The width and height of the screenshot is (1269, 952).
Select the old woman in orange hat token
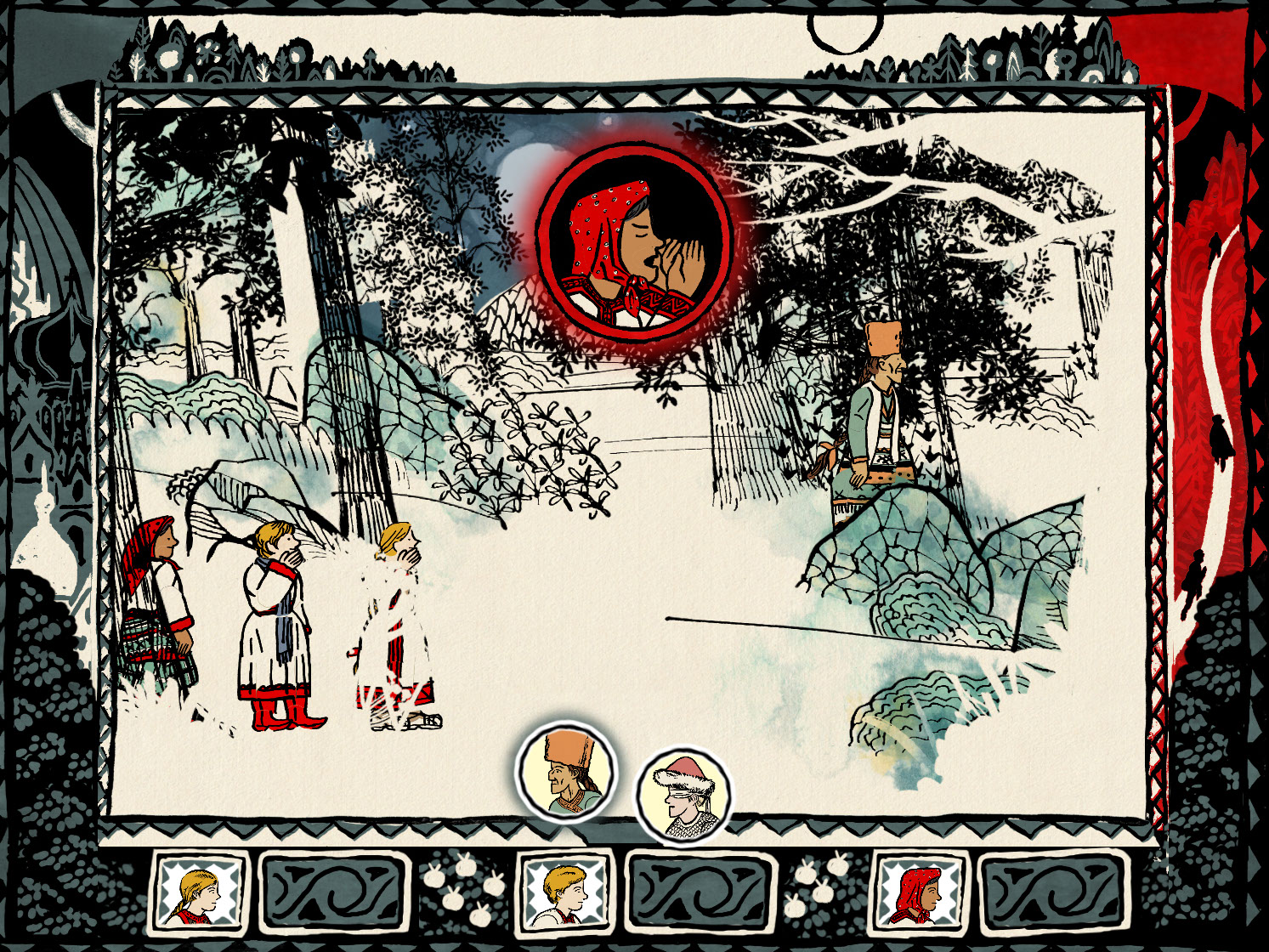pyautogui.click(x=564, y=772)
